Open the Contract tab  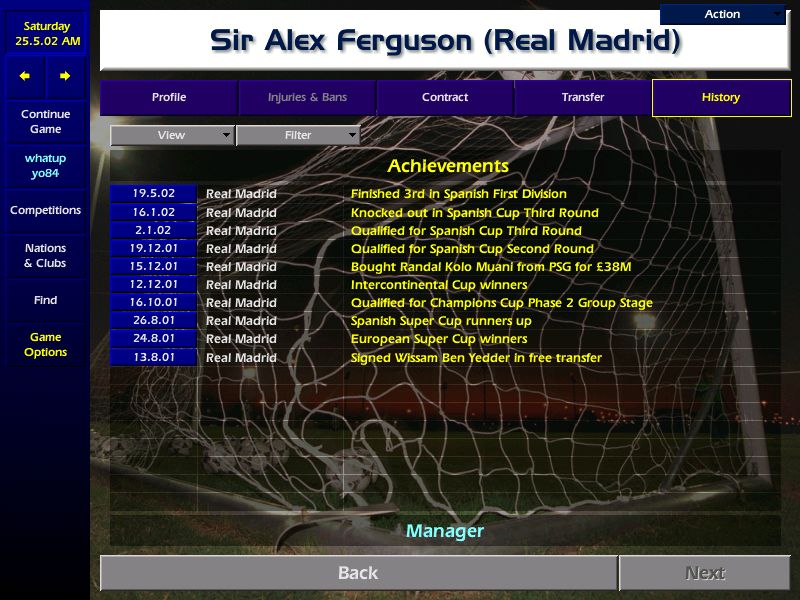click(x=445, y=98)
